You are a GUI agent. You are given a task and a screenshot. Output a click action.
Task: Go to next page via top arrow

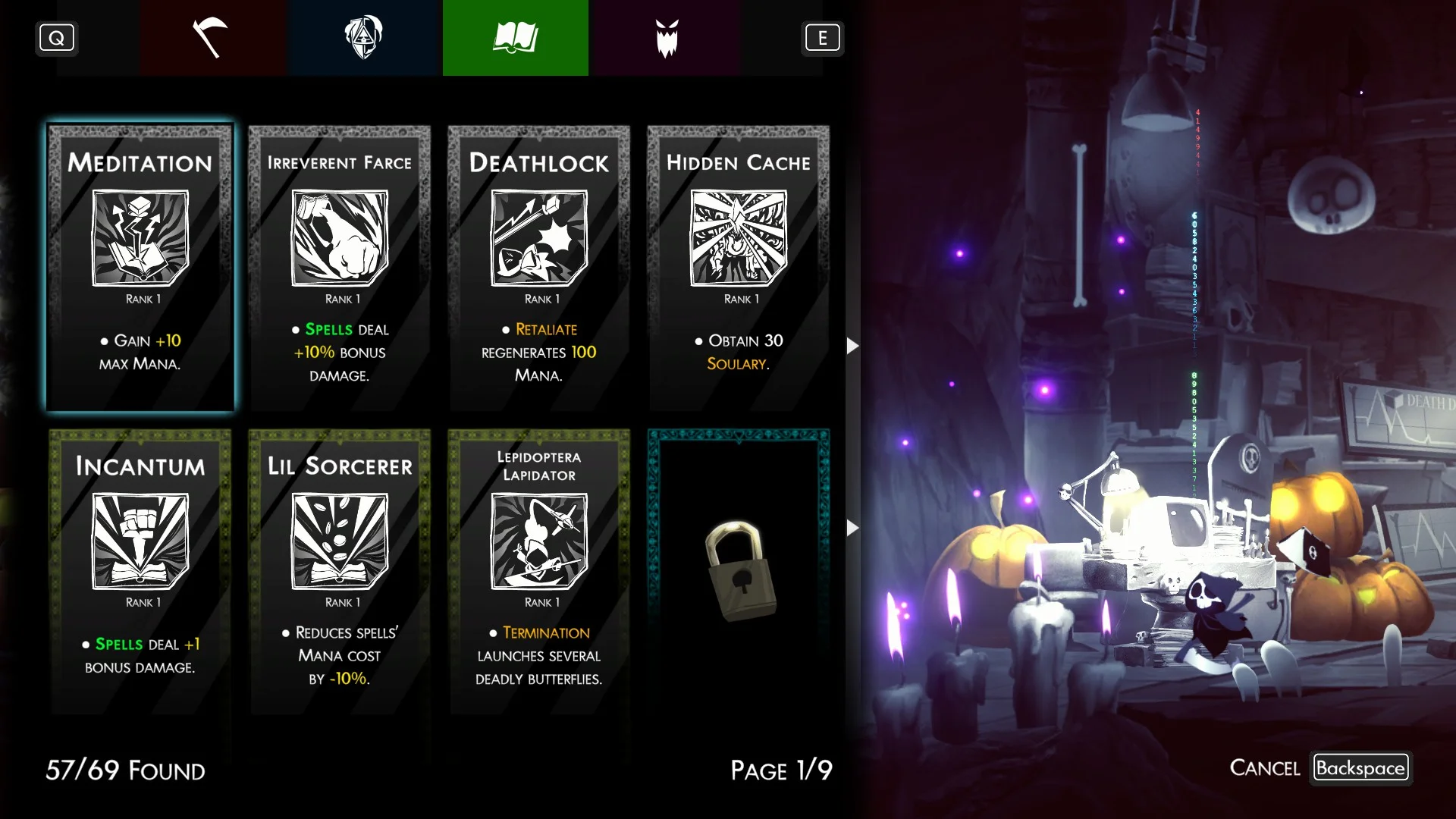pos(852,346)
